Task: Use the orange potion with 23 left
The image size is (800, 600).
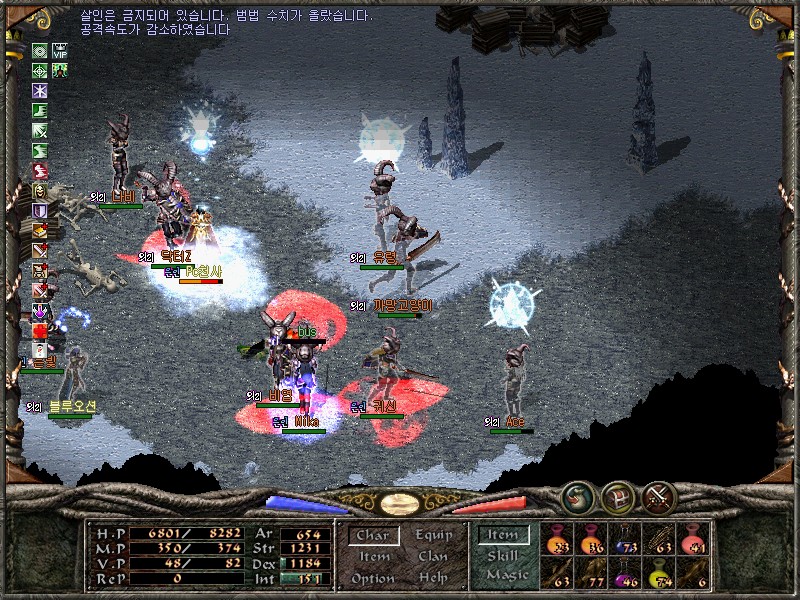Action: (558, 540)
